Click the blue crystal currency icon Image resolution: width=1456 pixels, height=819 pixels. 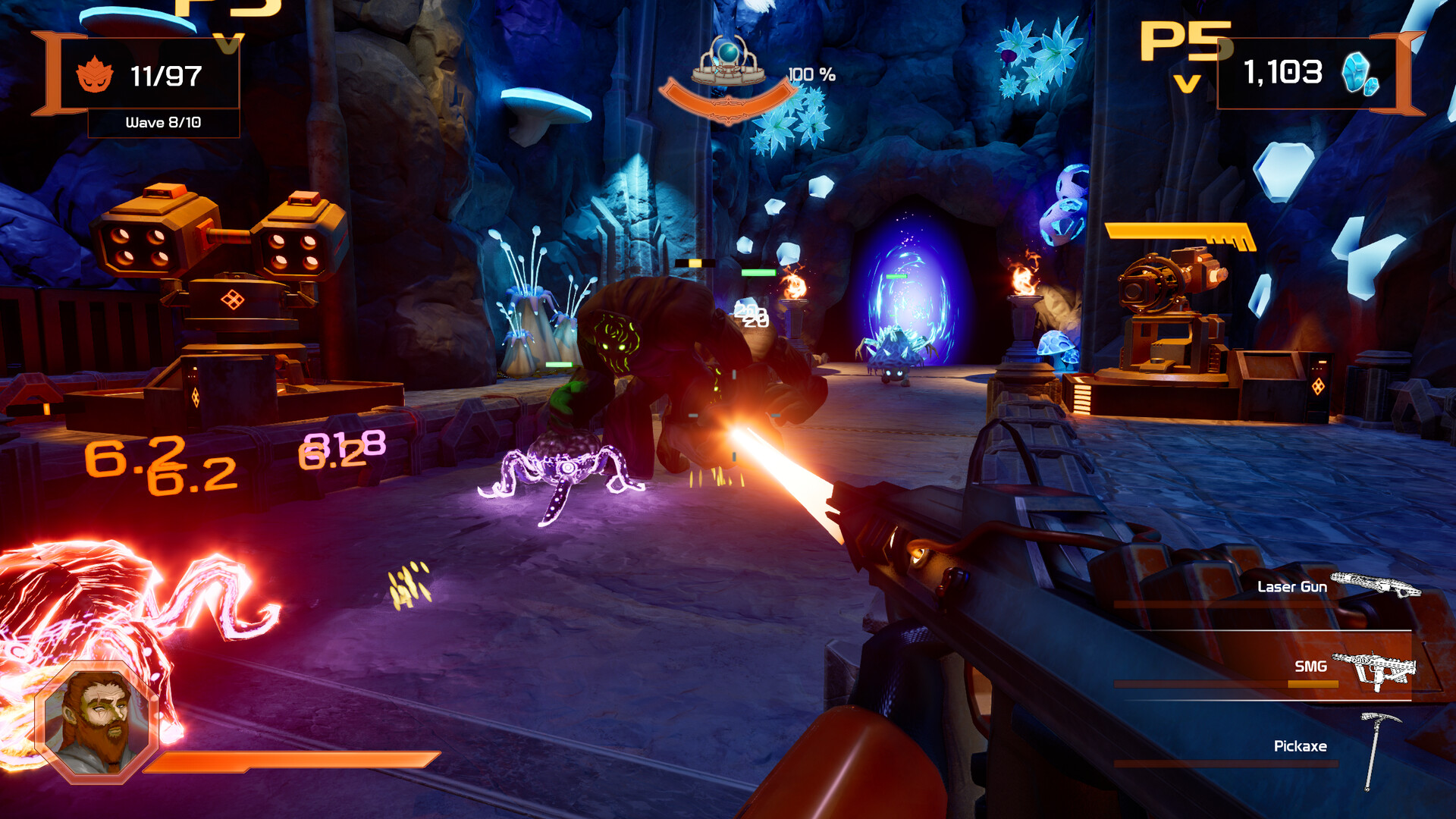pos(1359,74)
